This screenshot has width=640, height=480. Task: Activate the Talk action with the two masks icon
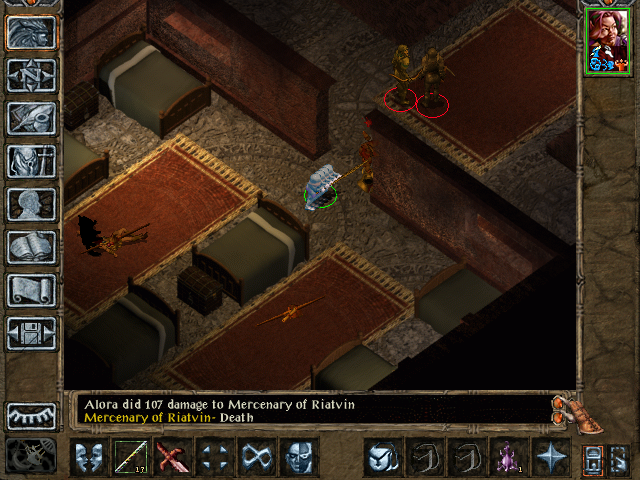click(89, 457)
